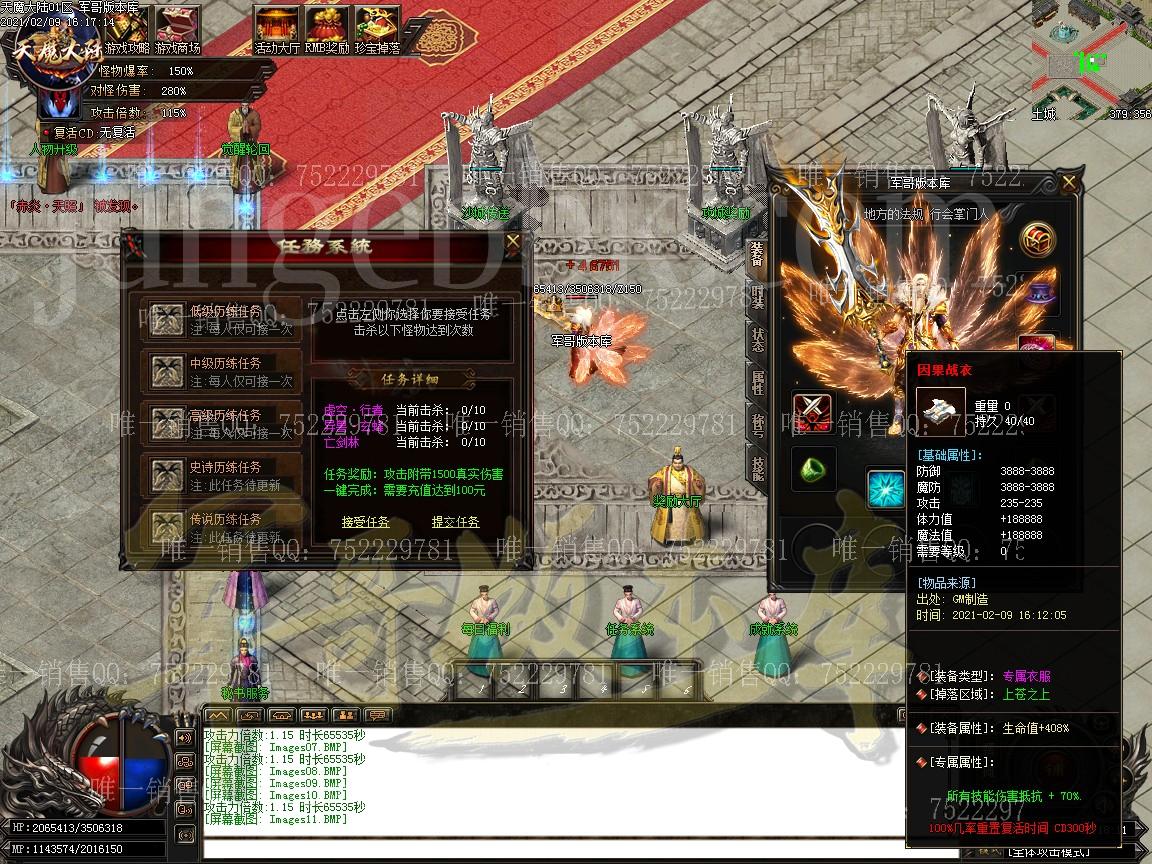The height and width of the screenshot is (864, 1152).
Task: Select the green ring equipment slot
Action: click(814, 467)
